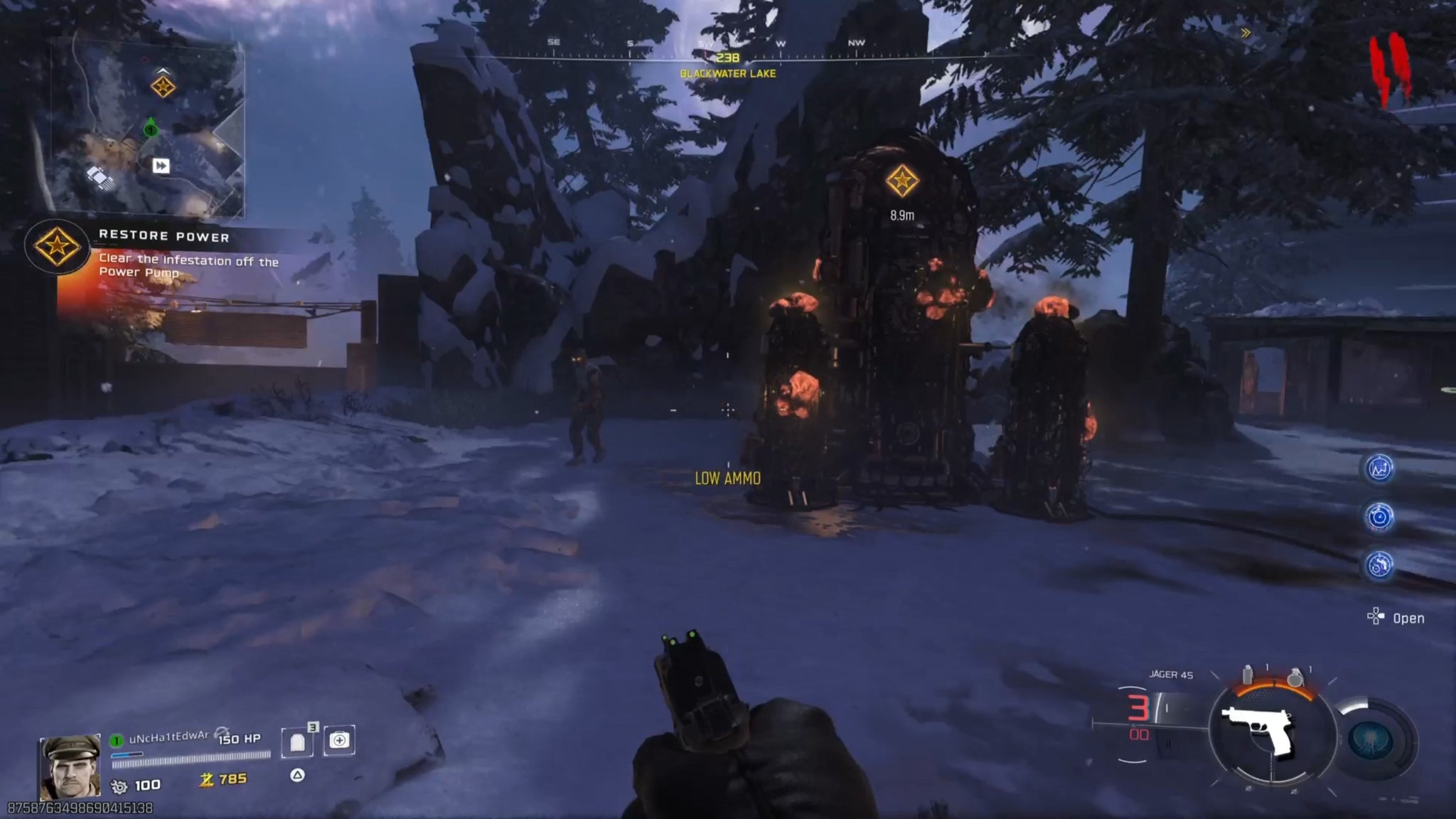Select the bottom blue circular perk icon
Image resolution: width=1456 pixels, height=819 pixels.
1379,565
